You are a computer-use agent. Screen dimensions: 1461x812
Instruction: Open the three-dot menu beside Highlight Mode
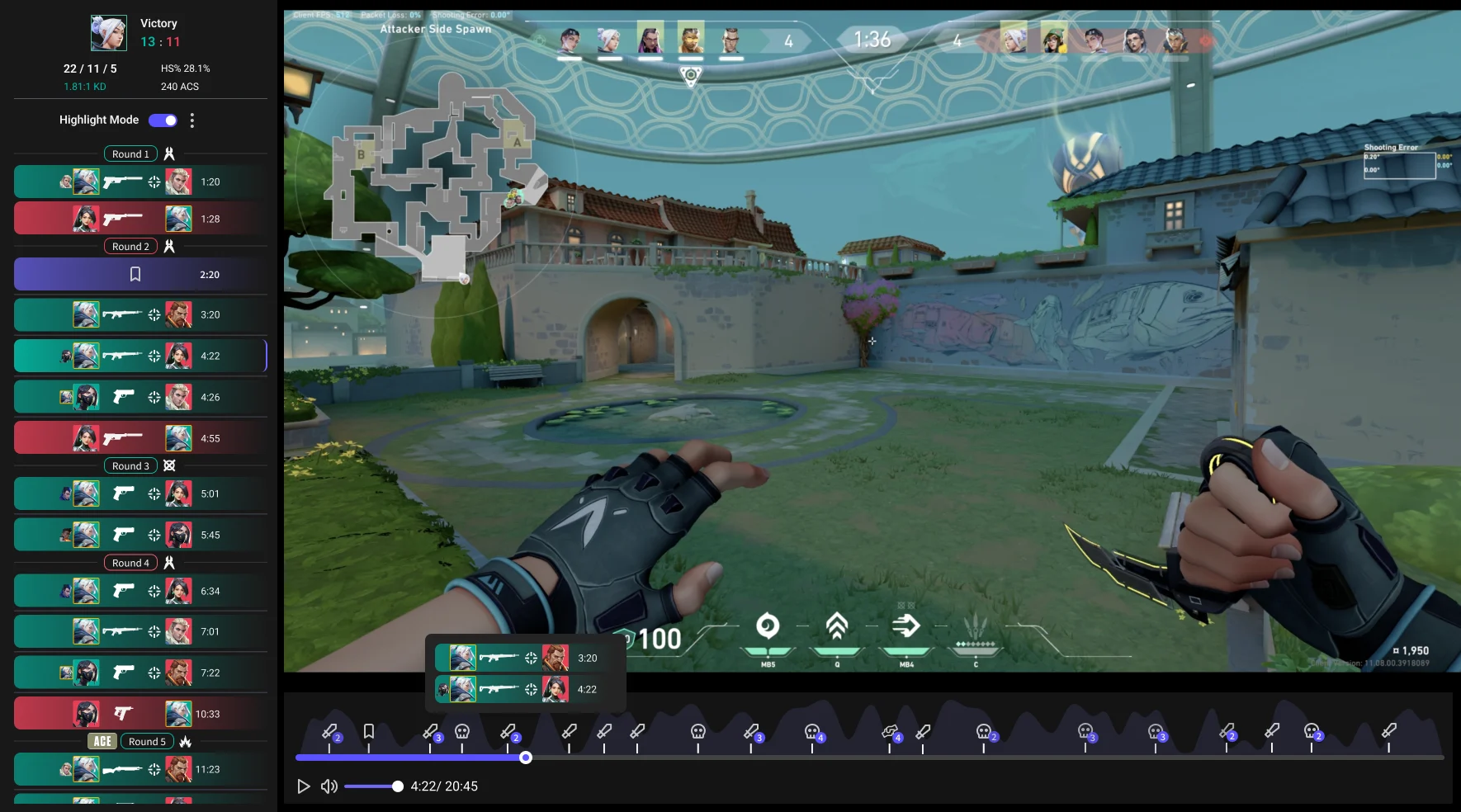(x=192, y=120)
